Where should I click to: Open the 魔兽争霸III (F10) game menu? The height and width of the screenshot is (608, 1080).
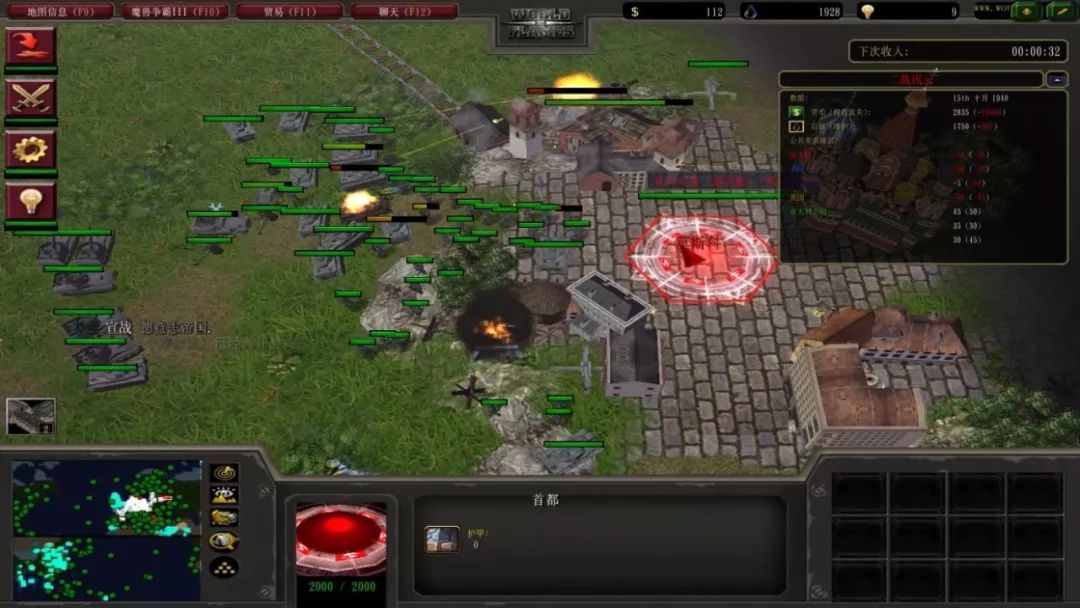[x=174, y=11]
